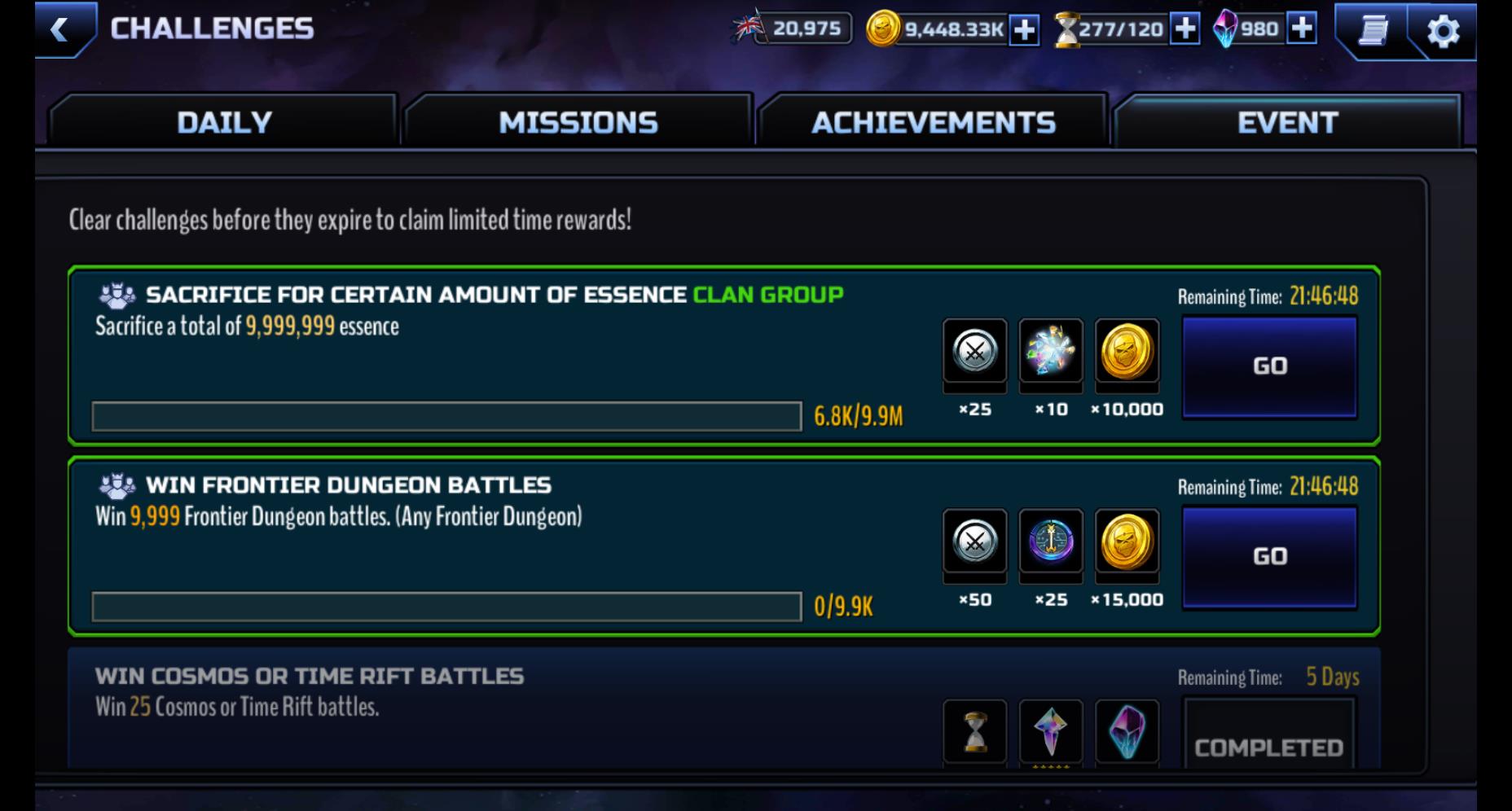The image size is (1512, 811).
Task: Refill energy using the hourglass plus button
Action: (x=1185, y=29)
